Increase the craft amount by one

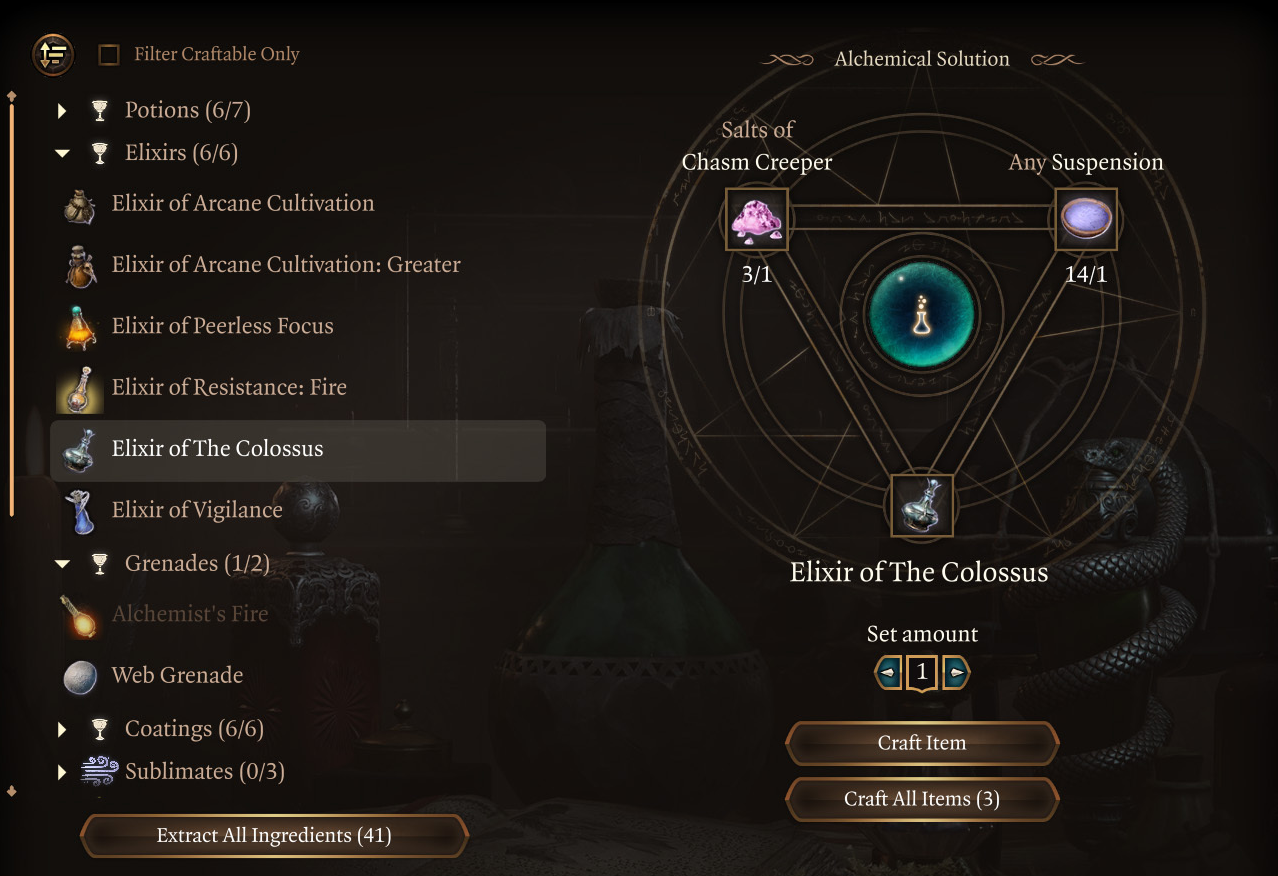pos(956,673)
